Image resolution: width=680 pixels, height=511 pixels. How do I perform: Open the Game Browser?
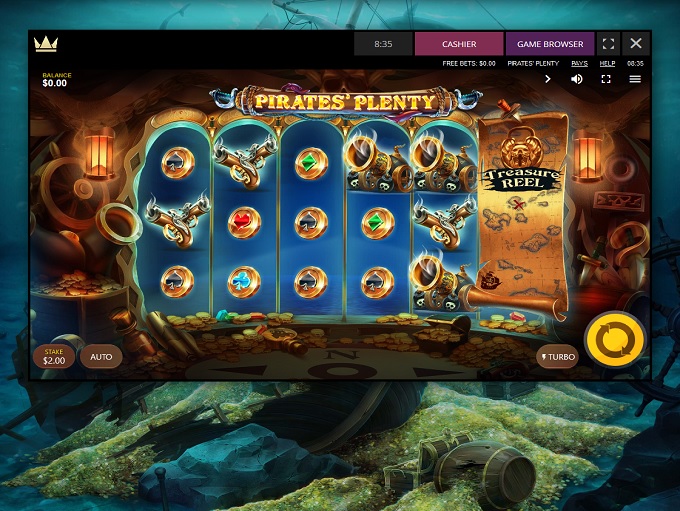pyautogui.click(x=550, y=44)
